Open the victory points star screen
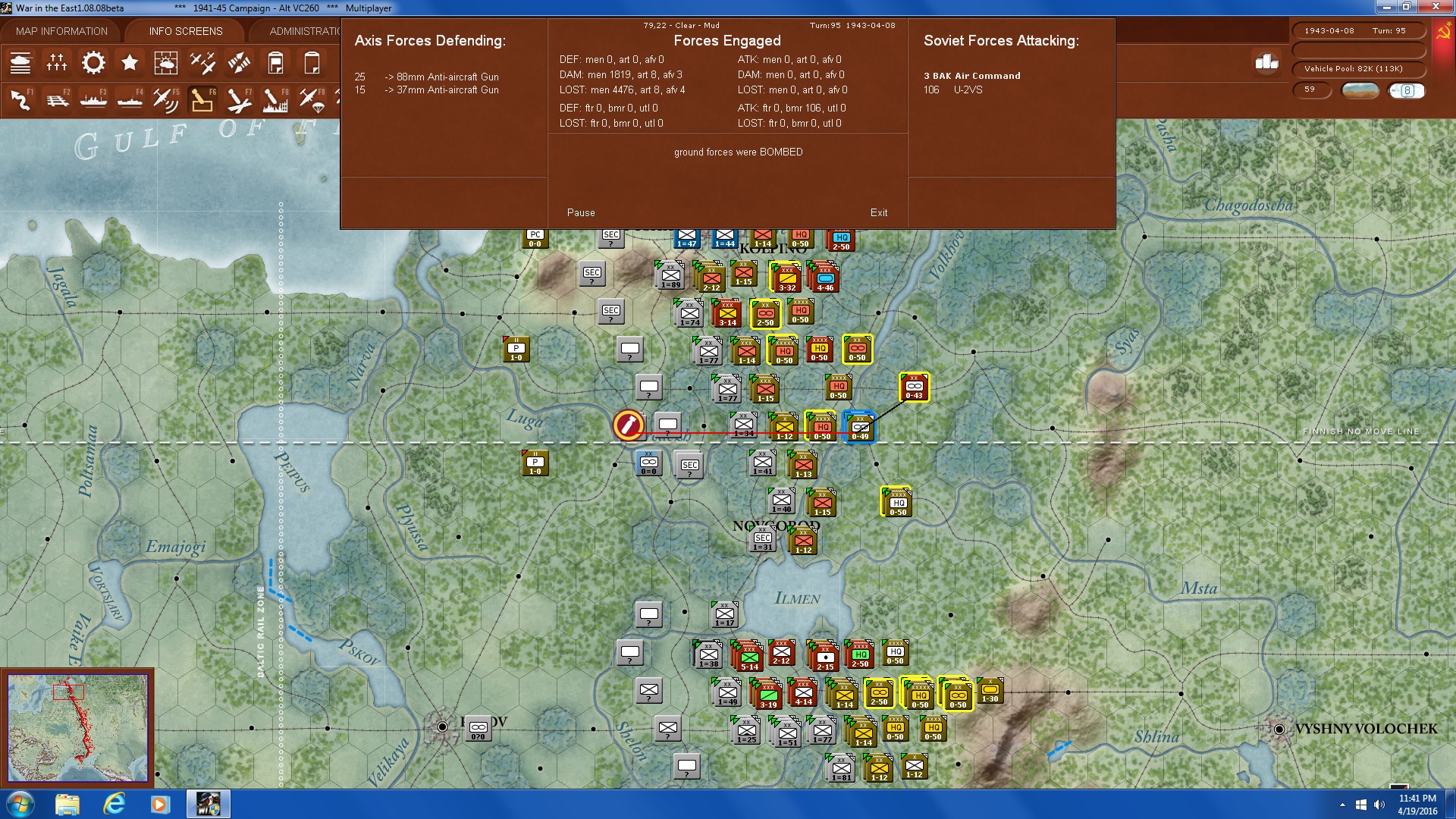This screenshot has width=1456, height=819. tap(130, 62)
